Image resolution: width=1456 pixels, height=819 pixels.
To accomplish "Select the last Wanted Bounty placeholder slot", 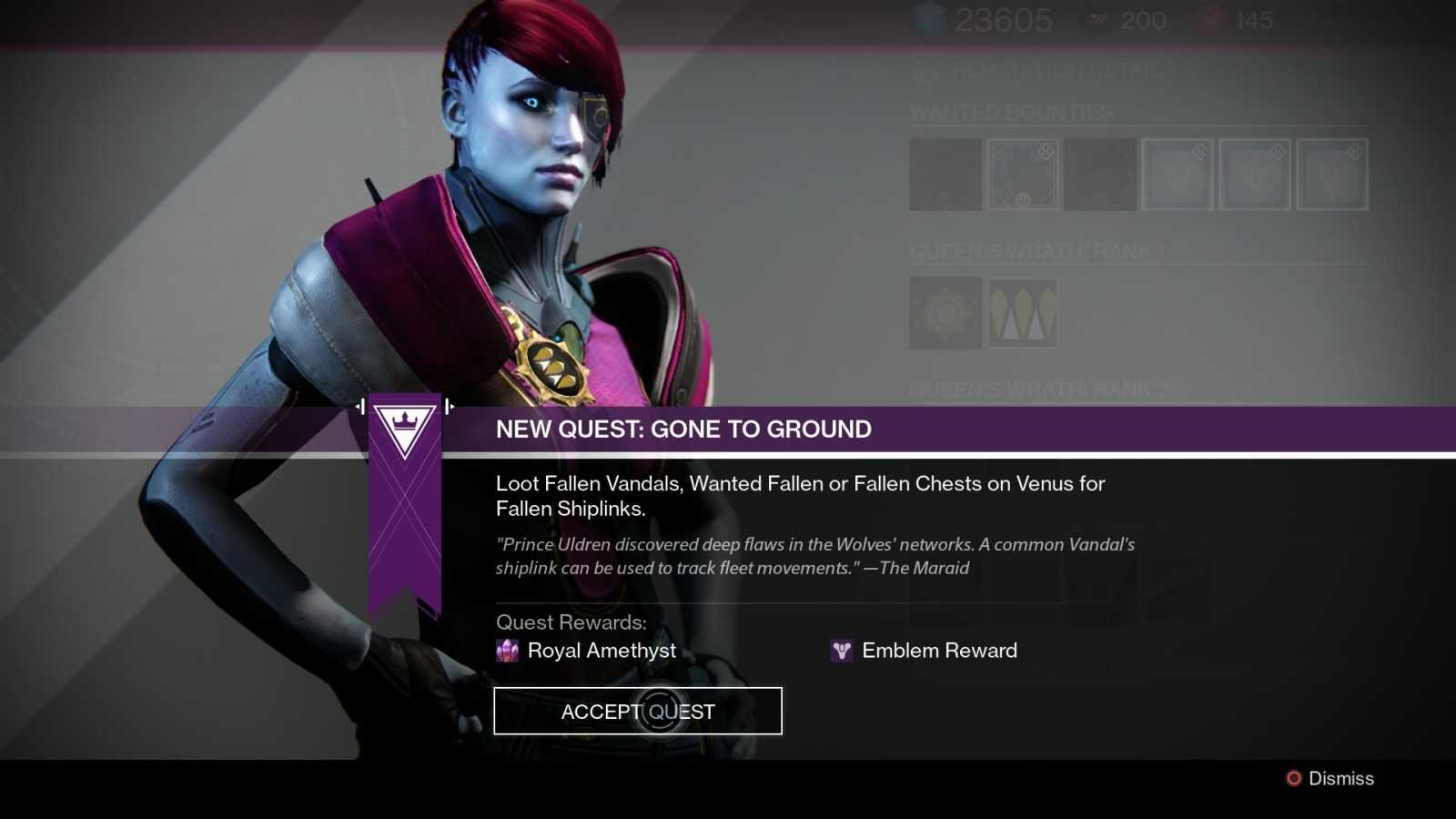I will coord(1333,175).
